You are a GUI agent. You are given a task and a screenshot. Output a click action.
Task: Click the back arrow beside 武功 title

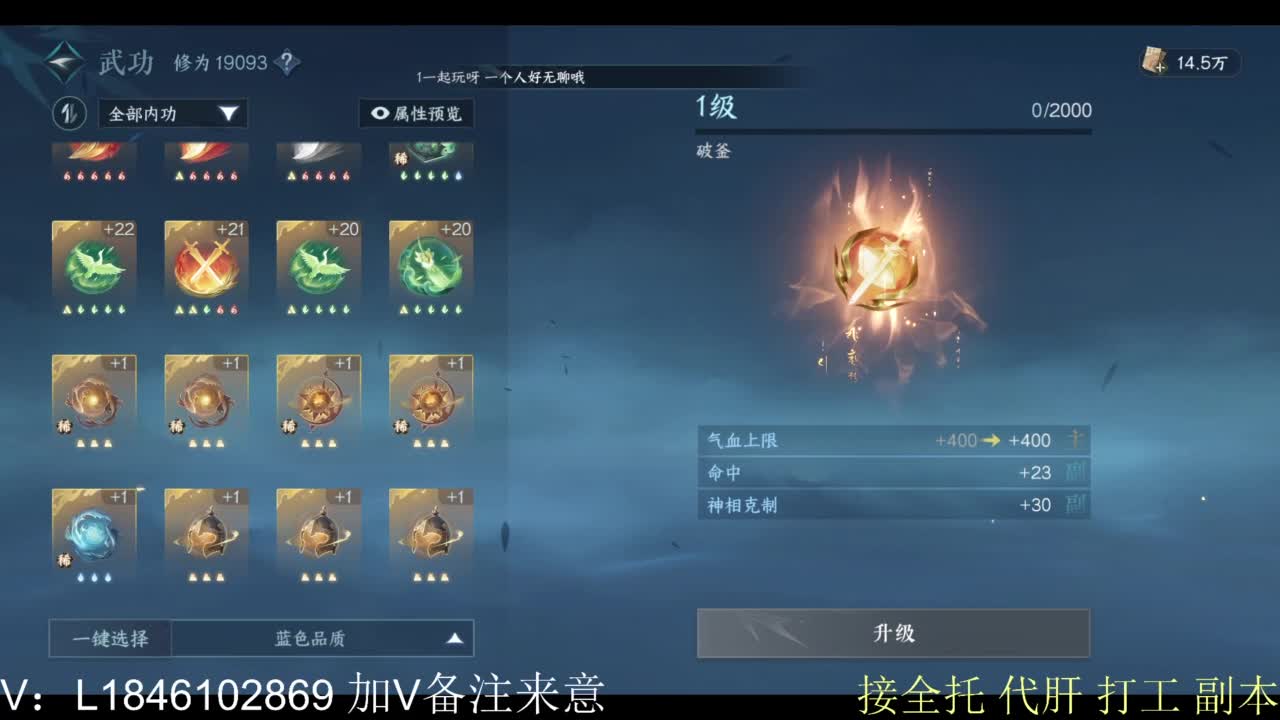click(62, 62)
